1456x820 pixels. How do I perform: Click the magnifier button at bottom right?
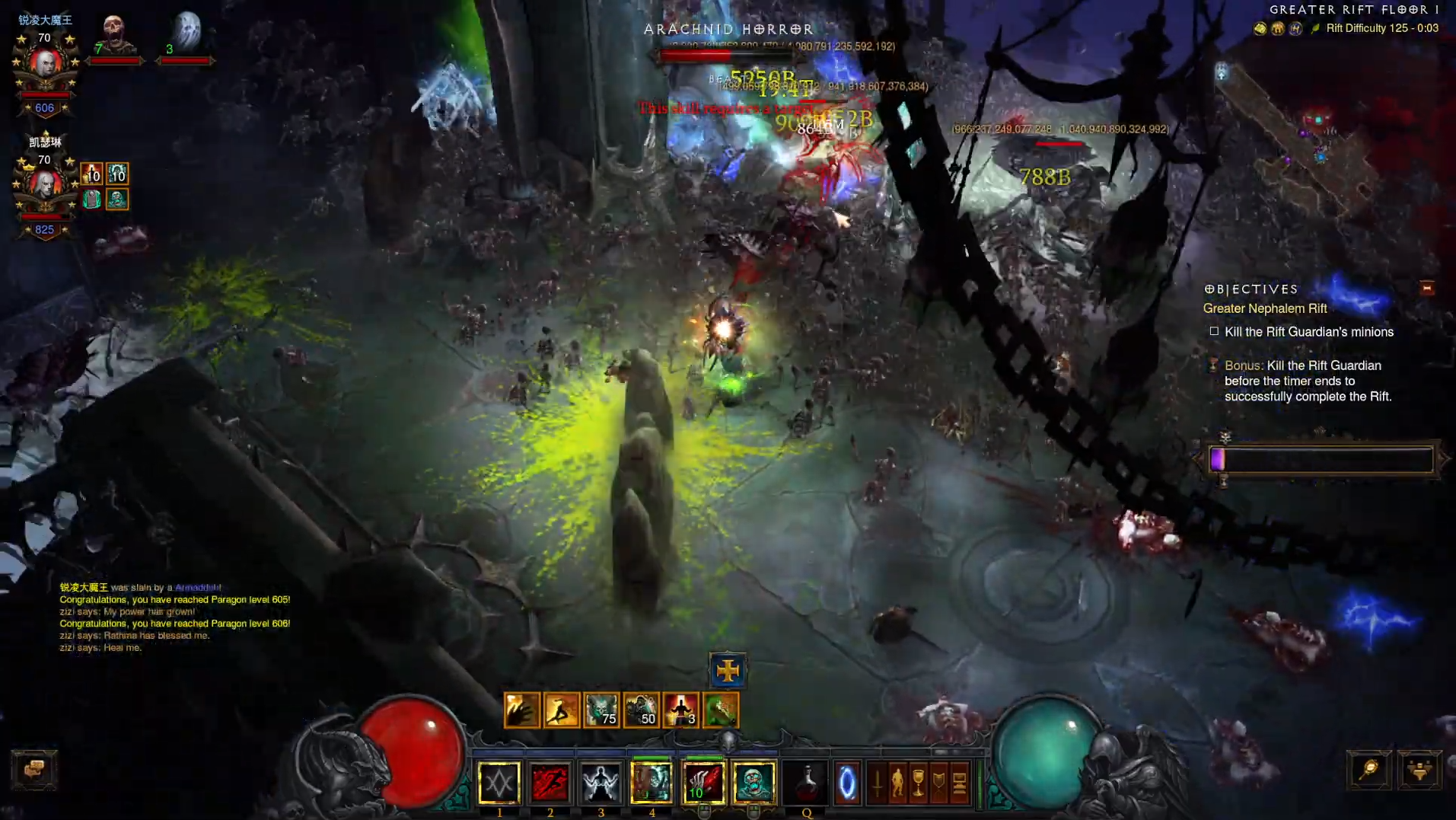pyautogui.click(x=1369, y=770)
